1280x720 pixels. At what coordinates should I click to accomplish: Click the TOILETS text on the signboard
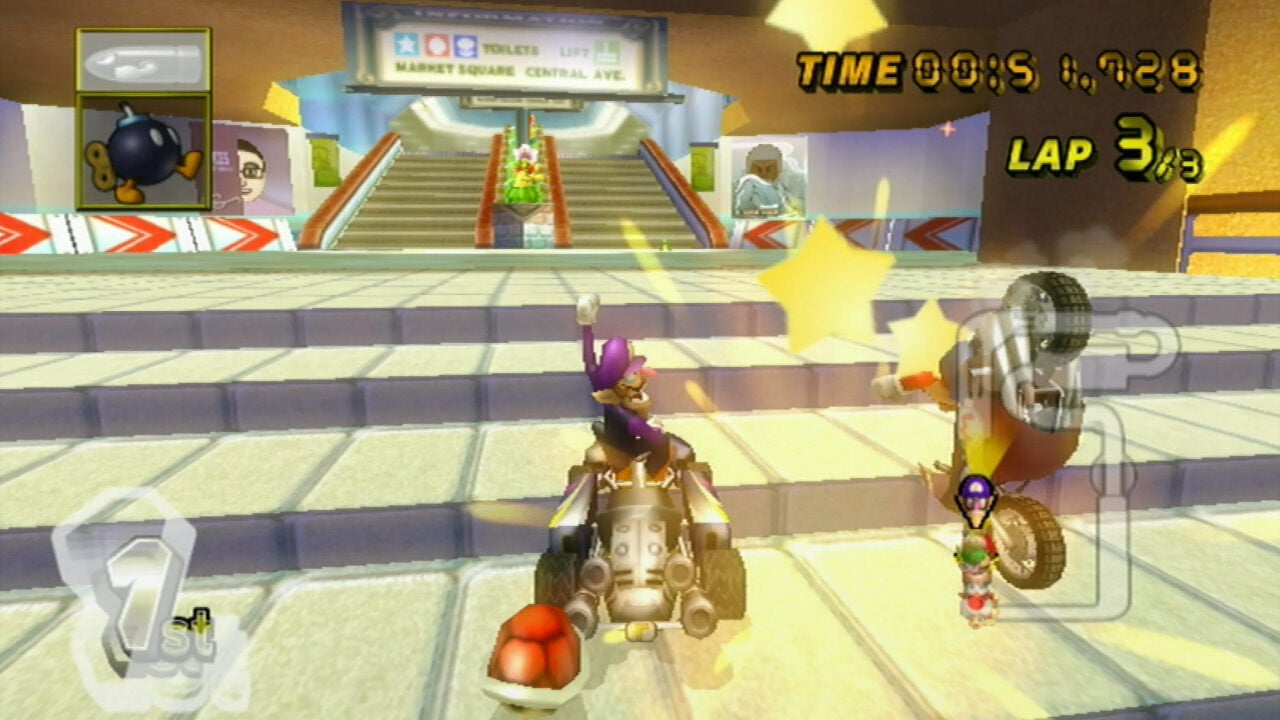click(508, 48)
